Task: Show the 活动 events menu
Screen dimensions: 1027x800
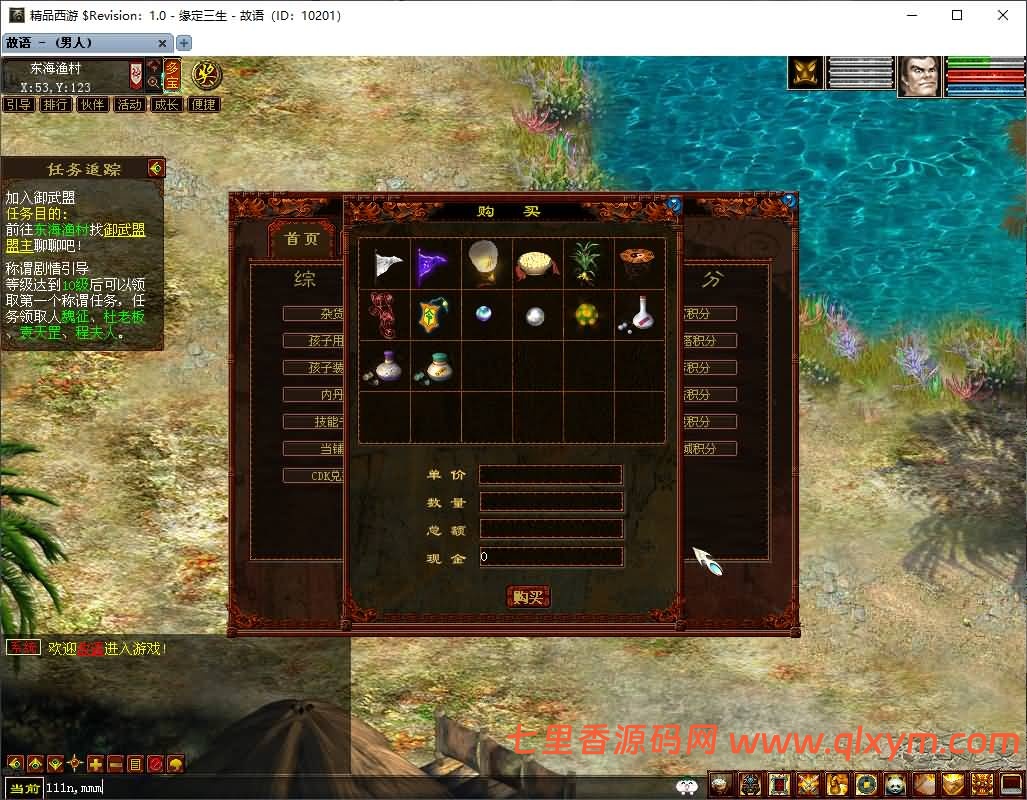Action: [x=130, y=104]
